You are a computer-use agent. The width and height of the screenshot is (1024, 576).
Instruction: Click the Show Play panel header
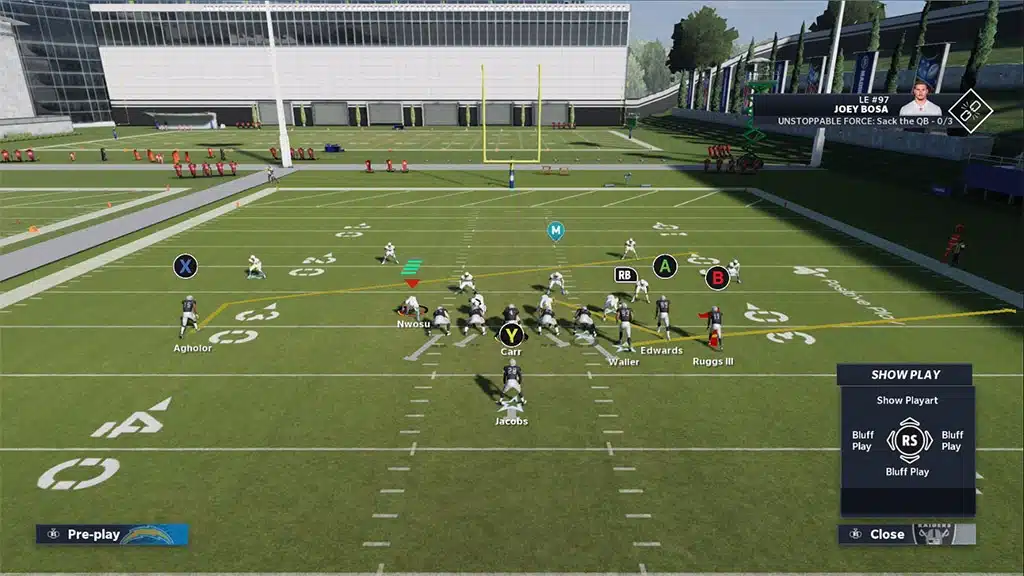click(x=904, y=375)
